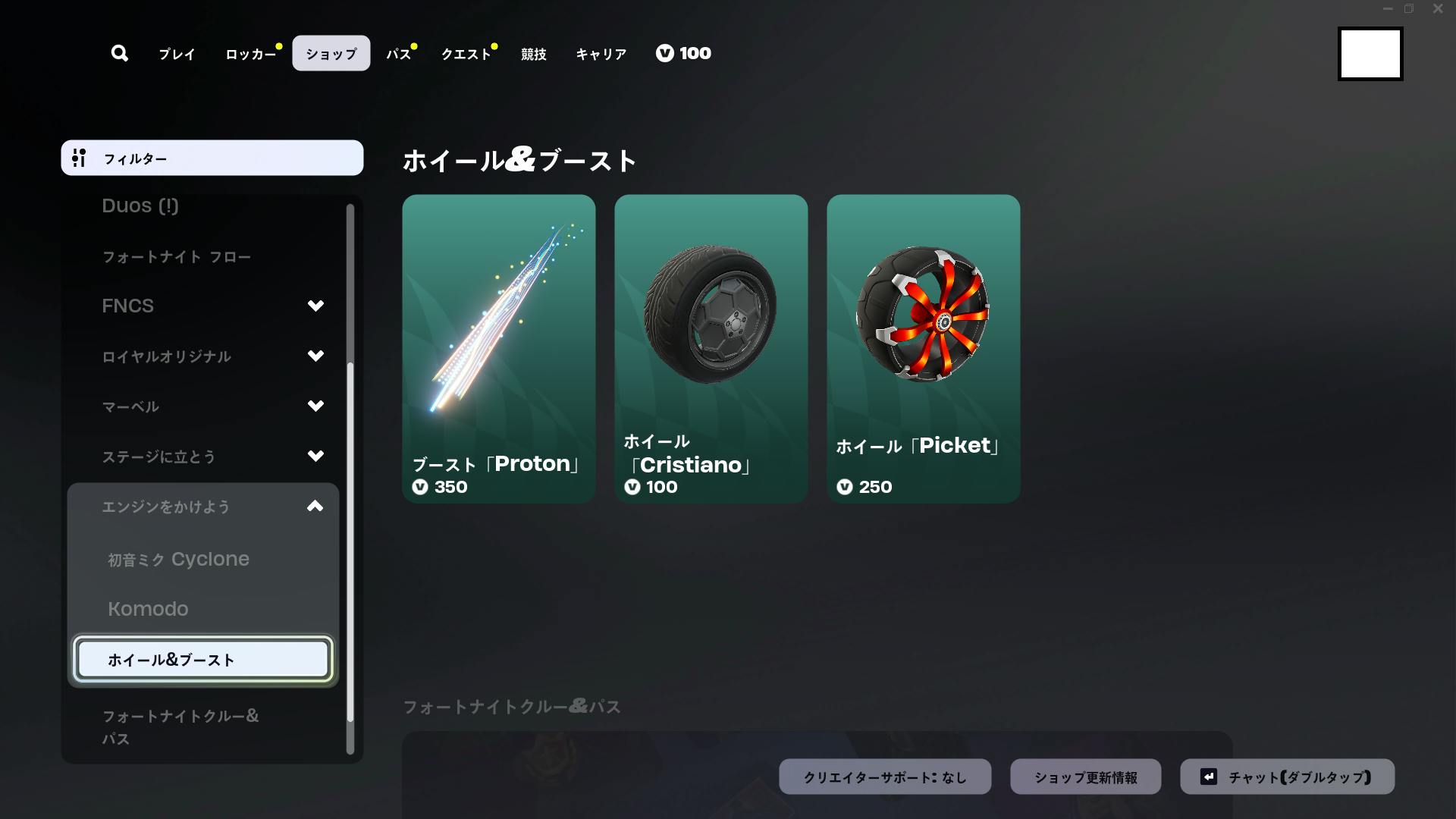1456x819 pixels.
Task: Expand the ロイヤルオリジナル category
Action: (315, 356)
